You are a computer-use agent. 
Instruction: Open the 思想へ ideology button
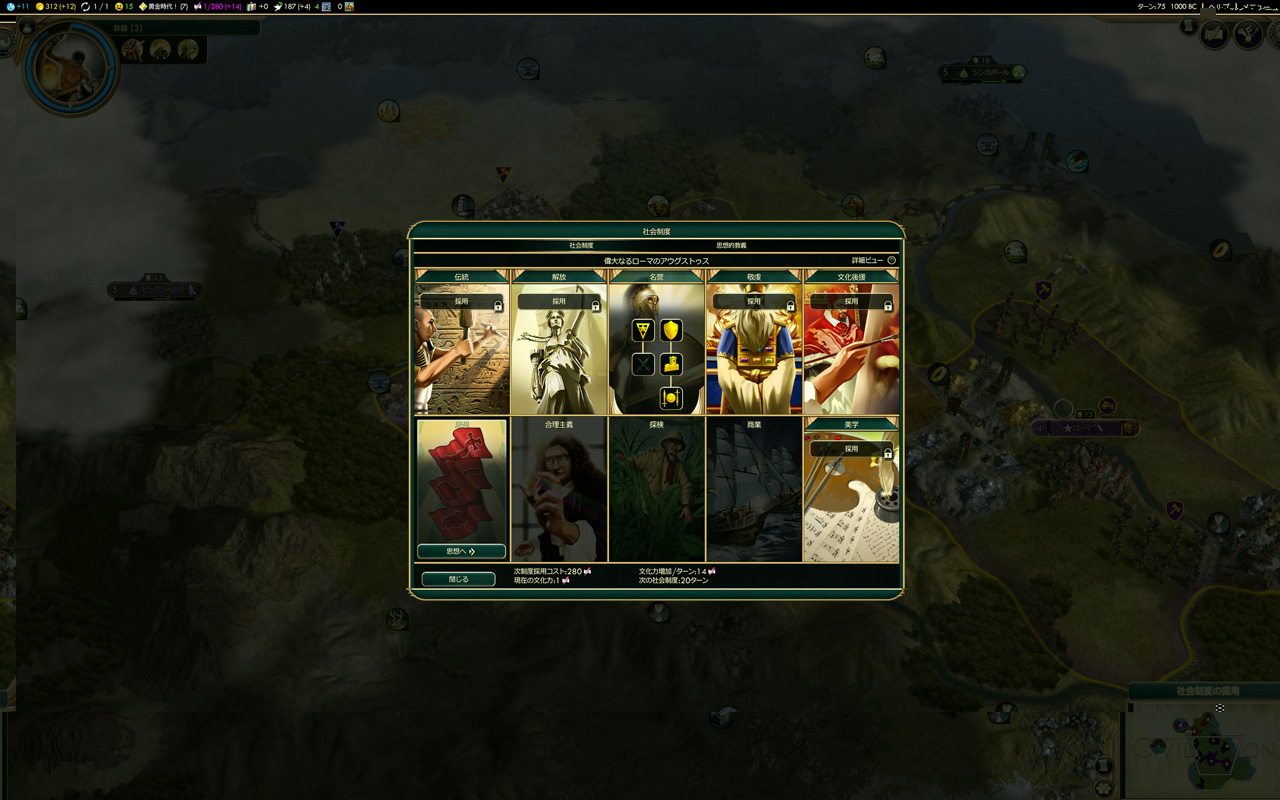pos(461,551)
